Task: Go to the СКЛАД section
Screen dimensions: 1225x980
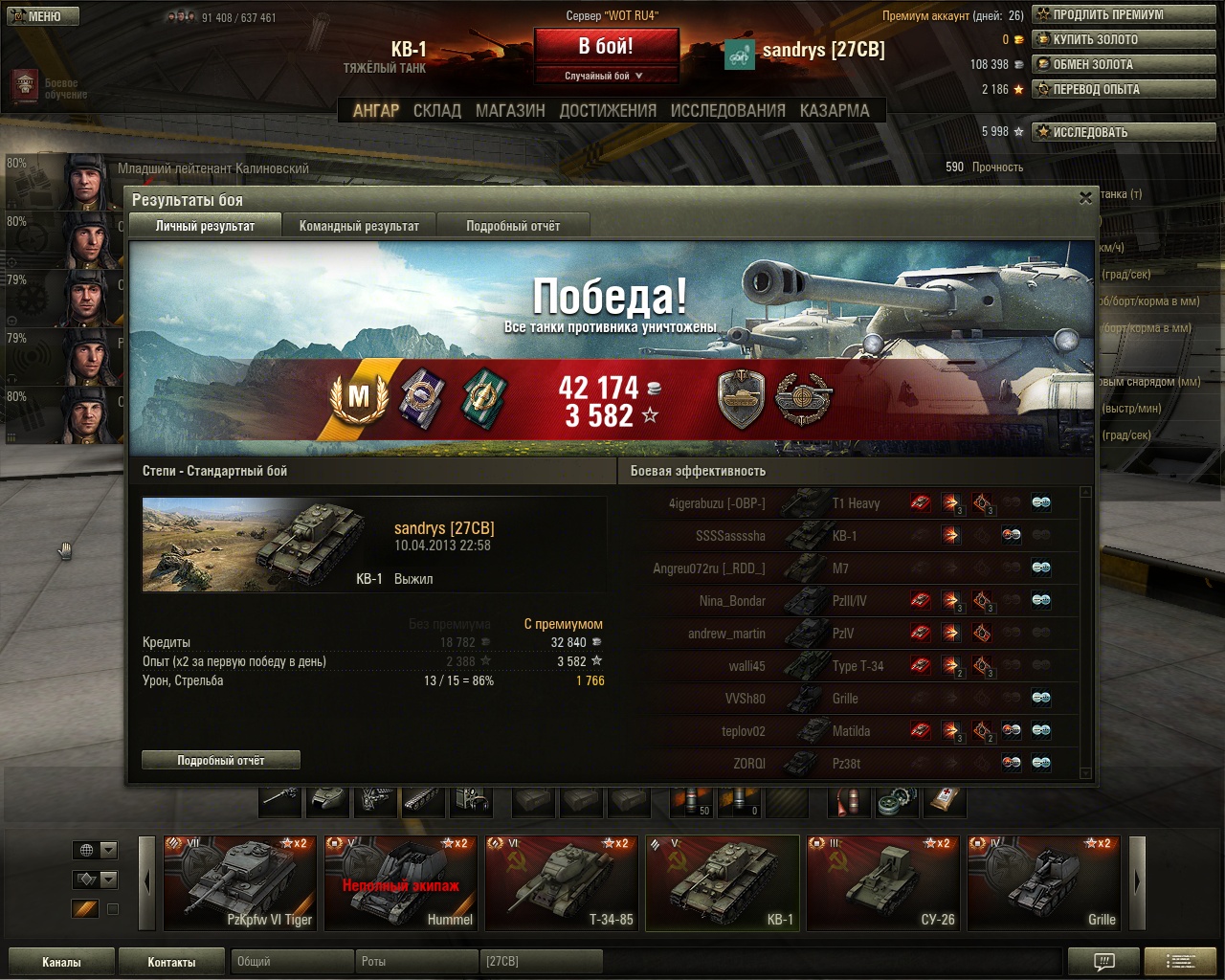Action: pyautogui.click(x=437, y=111)
